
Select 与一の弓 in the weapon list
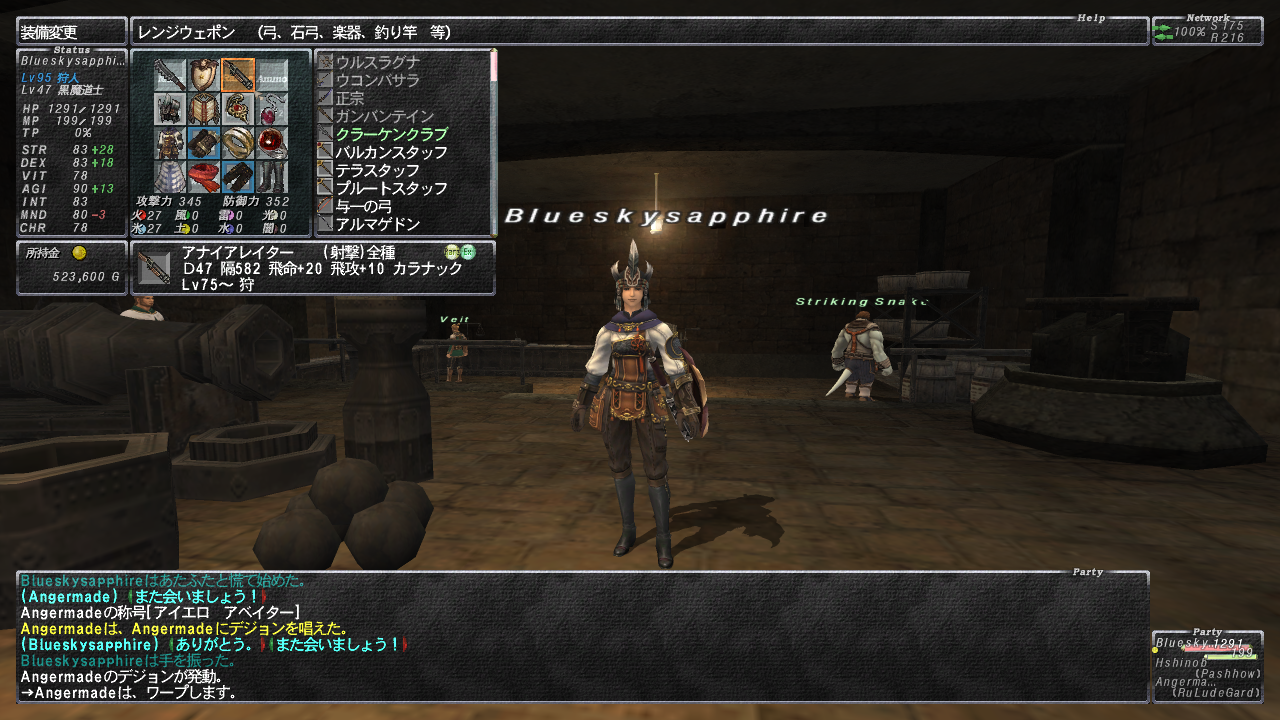tap(364, 206)
